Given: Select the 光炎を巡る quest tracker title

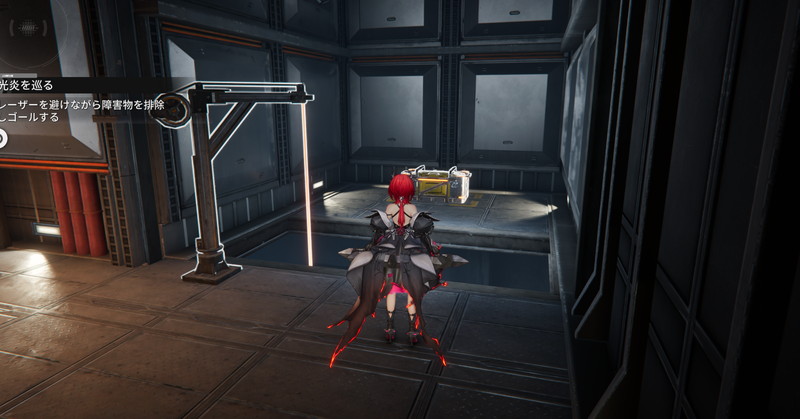Looking at the screenshot, I should click(x=27, y=86).
